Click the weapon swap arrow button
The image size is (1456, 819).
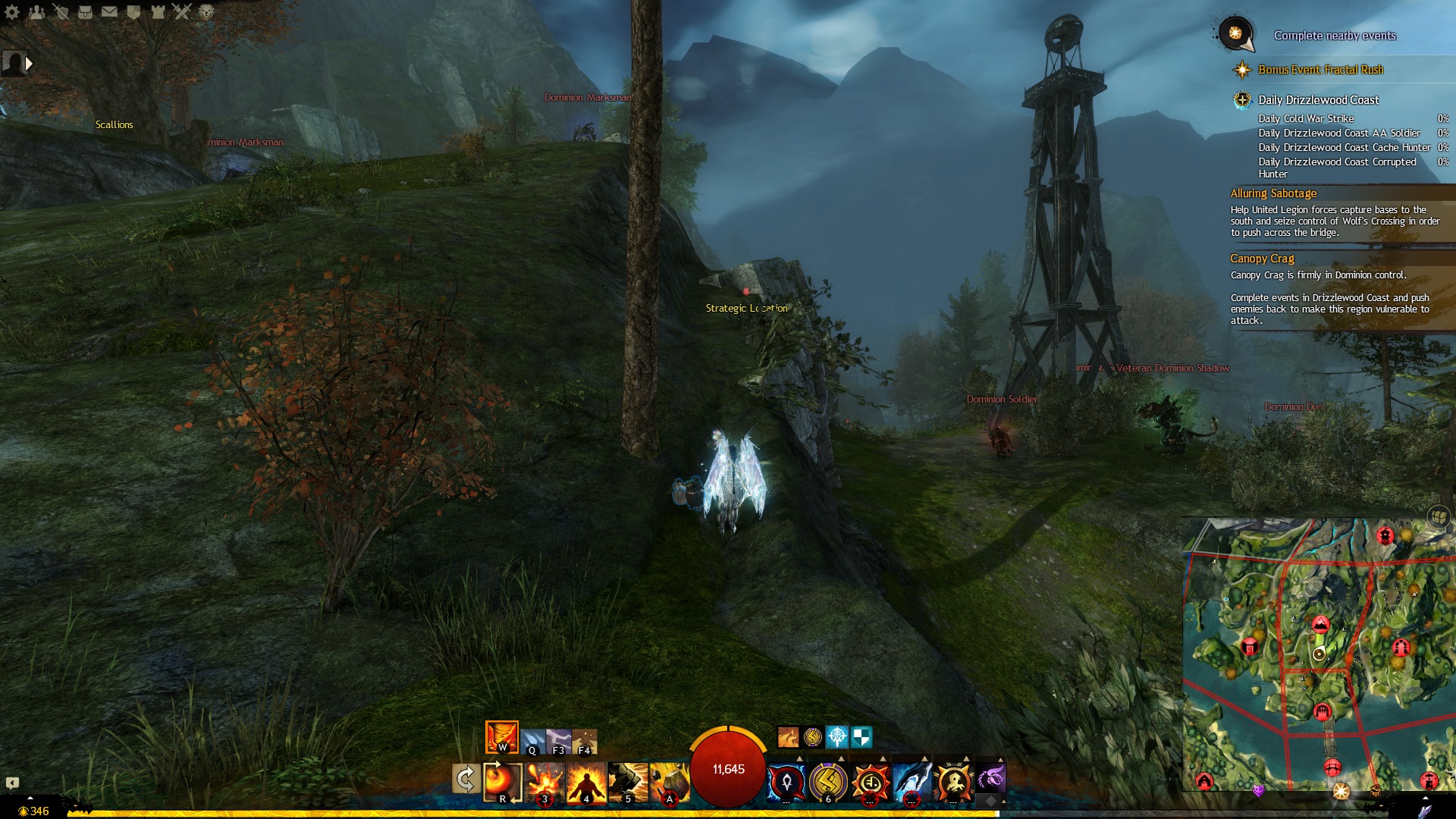click(465, 779)
